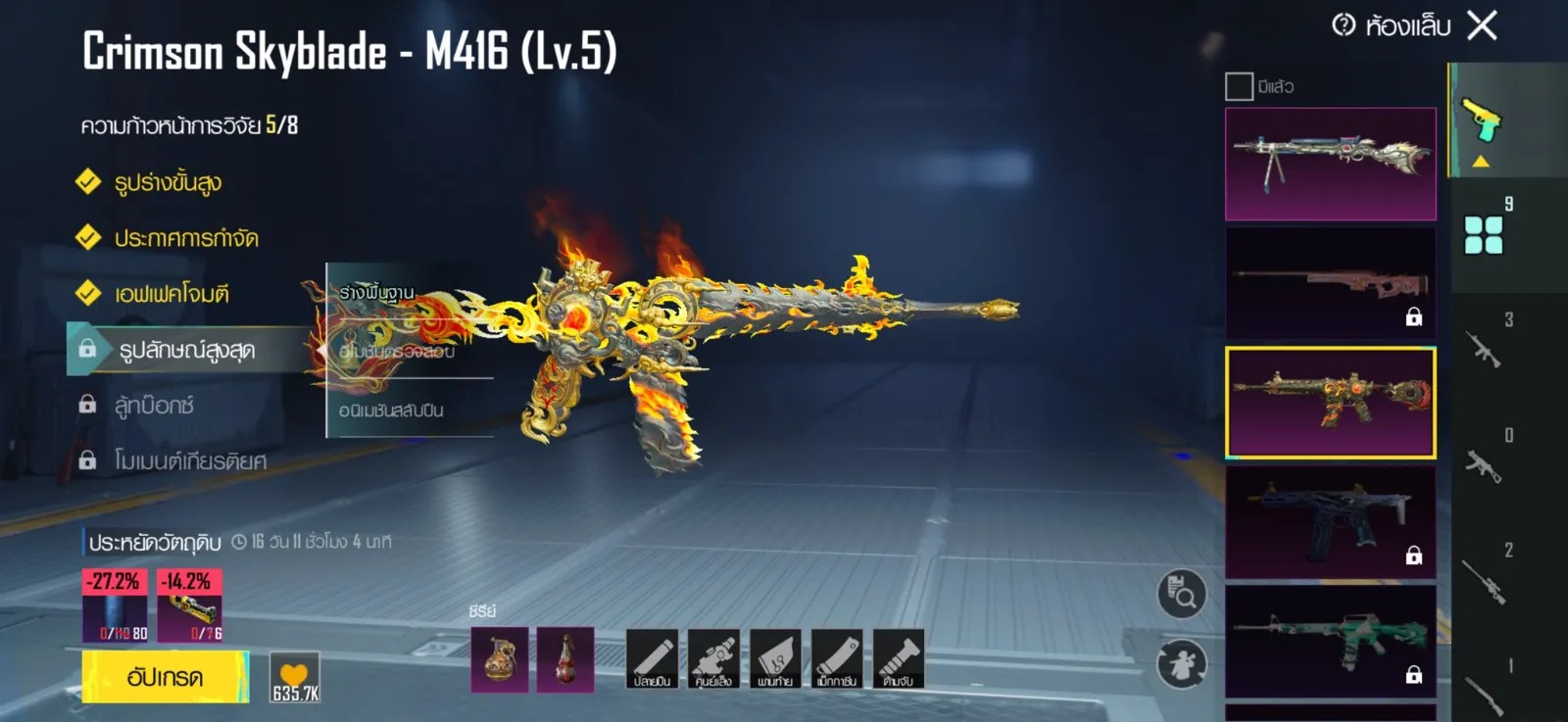The height and width of the screenshot is (722, 1568).
Task: Open the ด้ามจับ grip attachment slot
Action: point(899,658)
